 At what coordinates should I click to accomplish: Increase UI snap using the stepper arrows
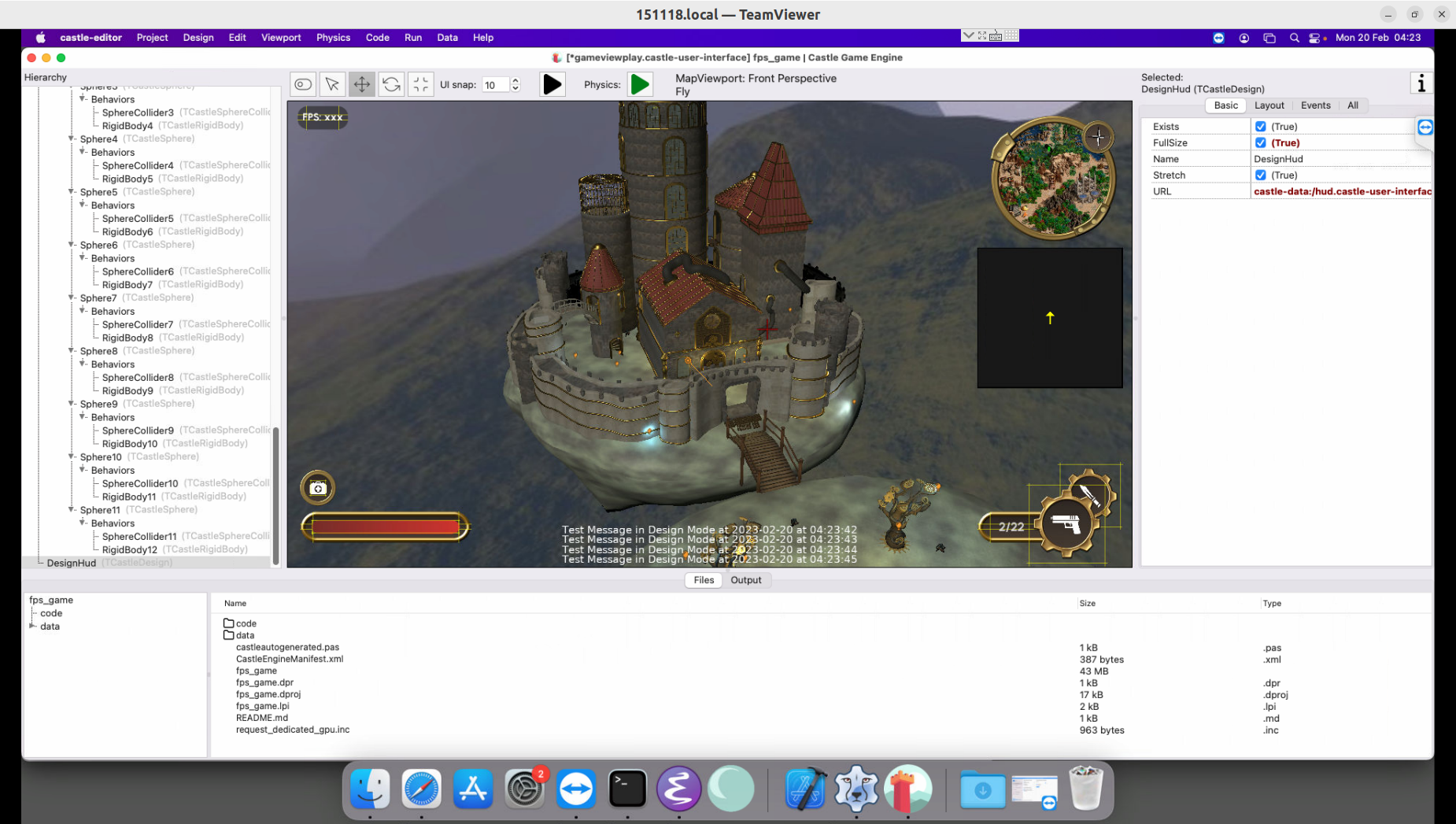click(x=516, y=81)
